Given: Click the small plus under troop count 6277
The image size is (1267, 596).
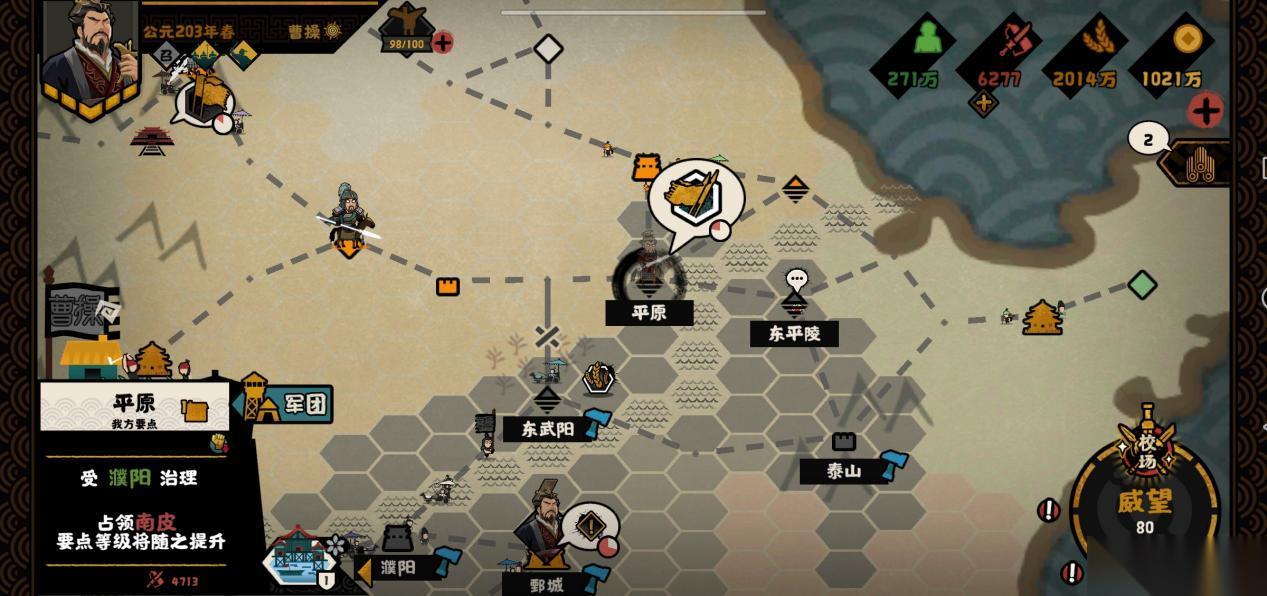Looking at the screenshot, I should tap(984, 102).
